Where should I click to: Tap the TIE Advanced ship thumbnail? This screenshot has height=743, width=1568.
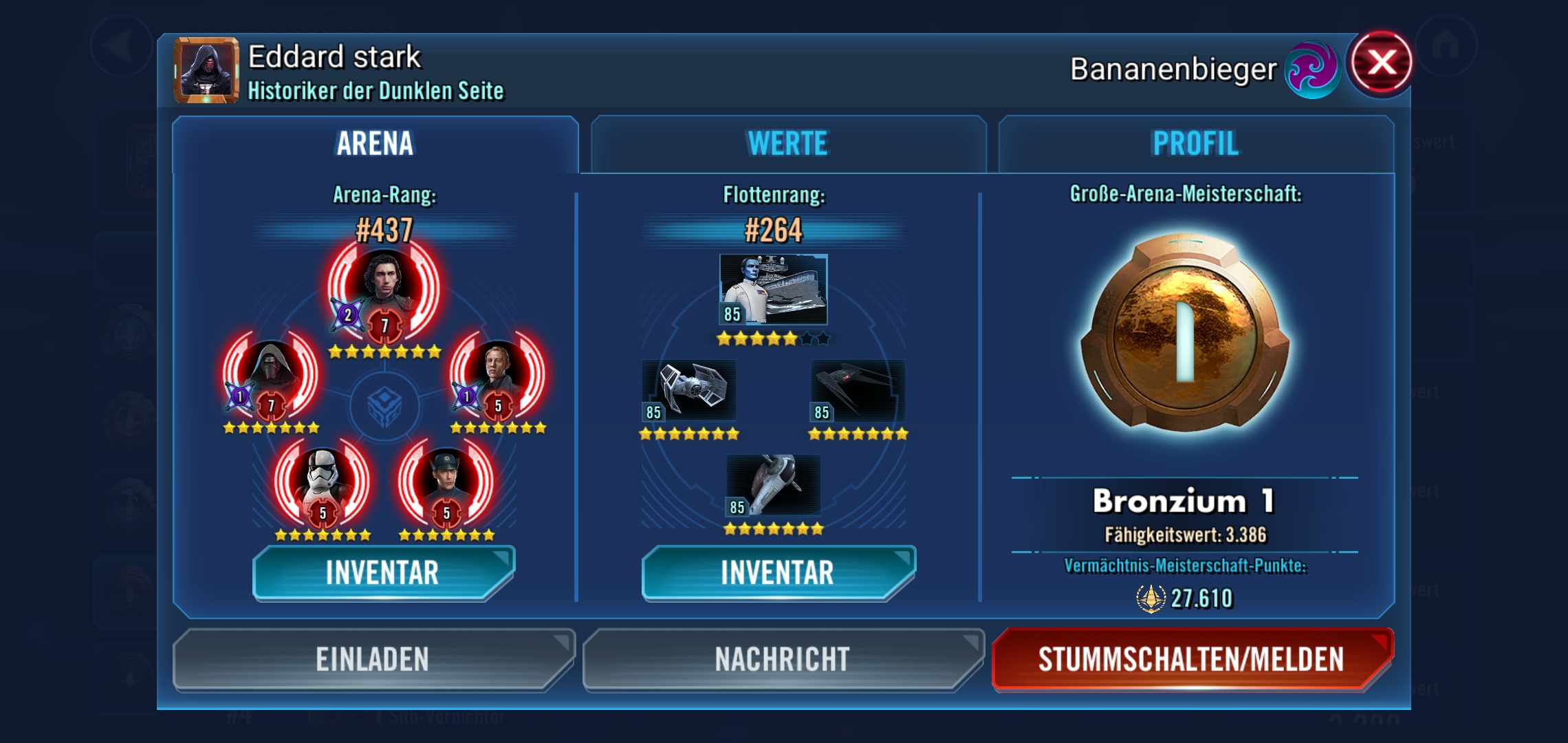click(689, 390)
